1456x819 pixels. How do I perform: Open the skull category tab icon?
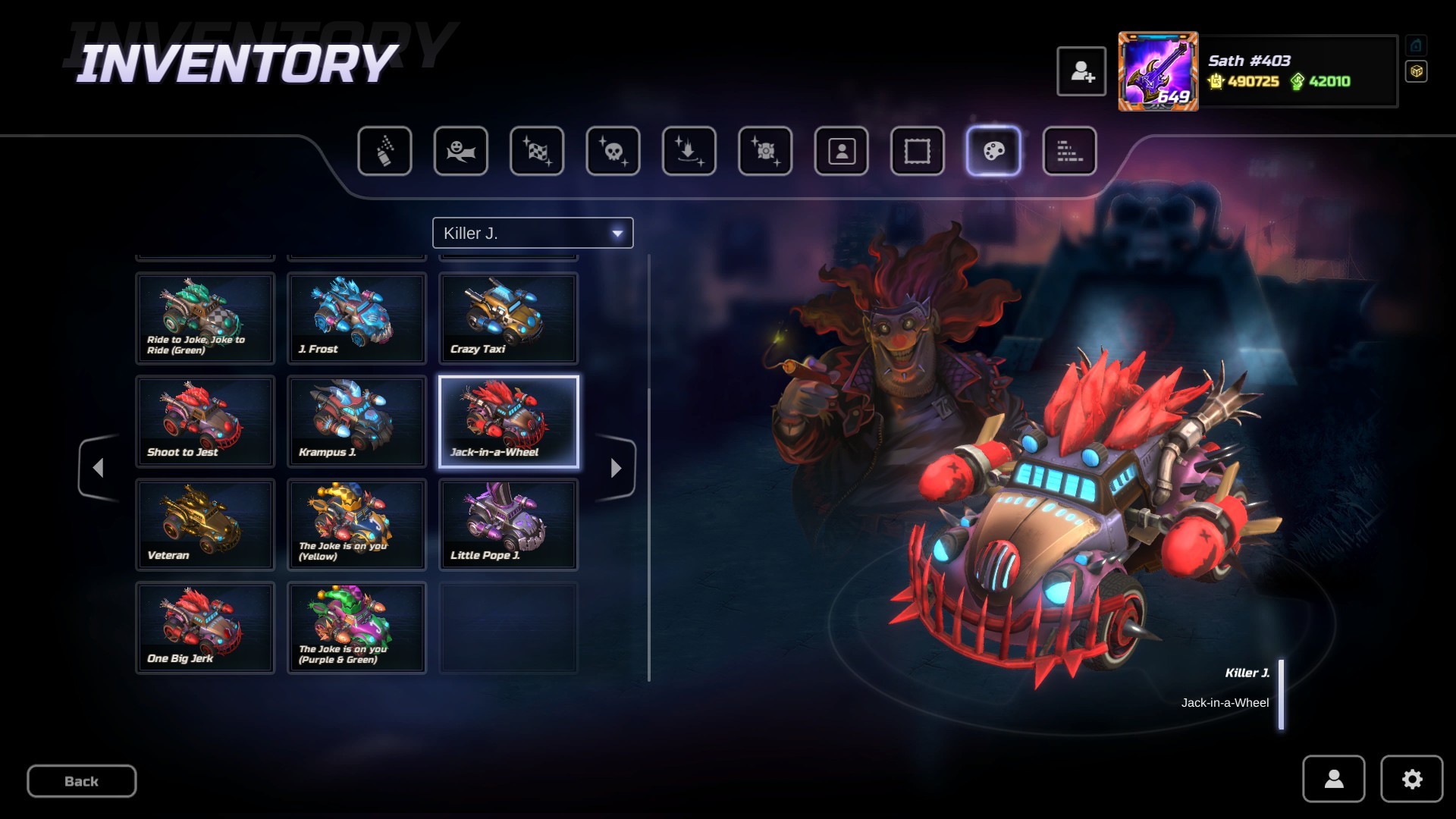click(613, 151)
